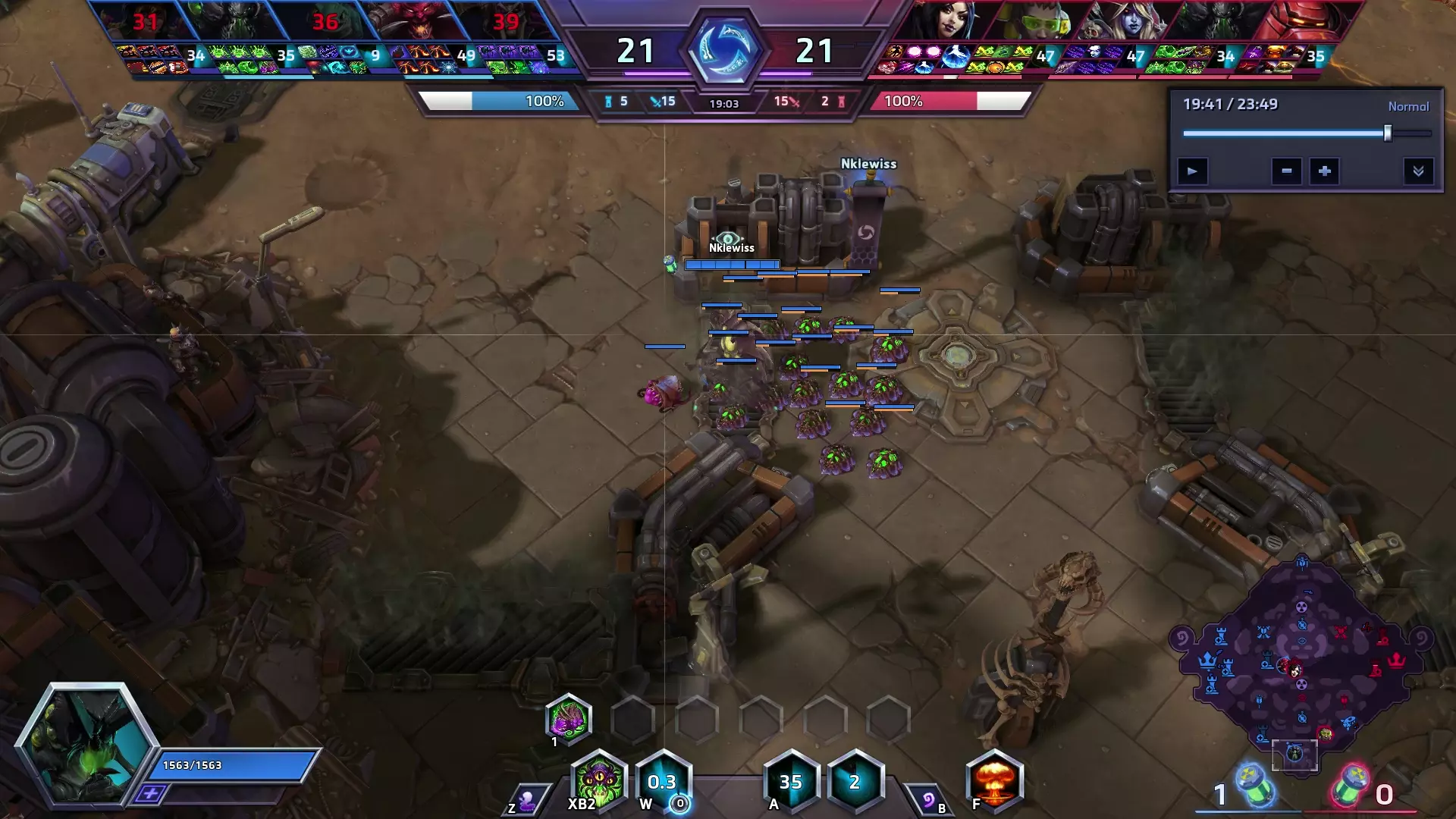The image size is (1456, 819).
Task: Select the purple creature item slot
Action: [569, 718]
